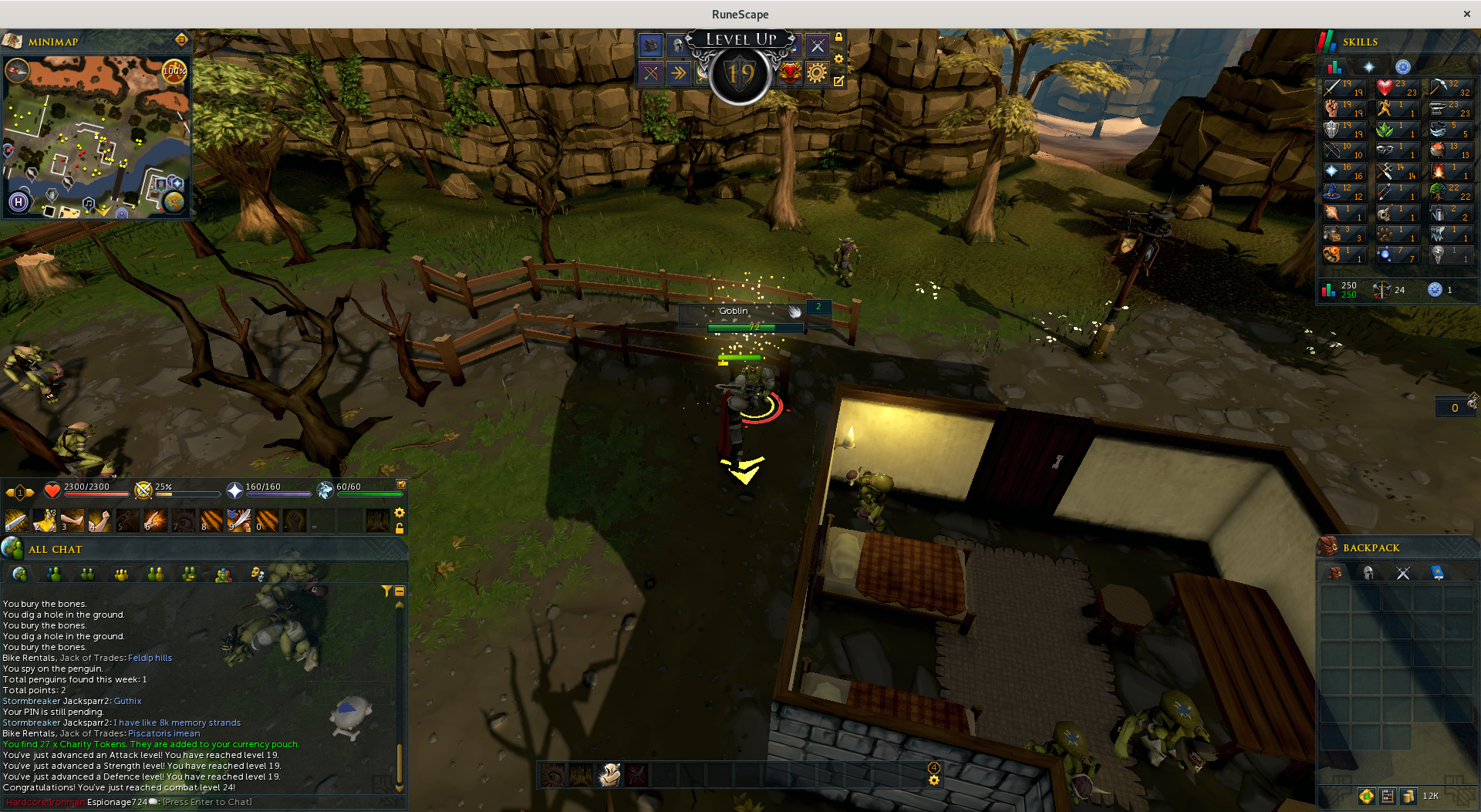Close the RuneScape window
Image resolution: width=1481 pixels, height=812 pixels.
1466,14
